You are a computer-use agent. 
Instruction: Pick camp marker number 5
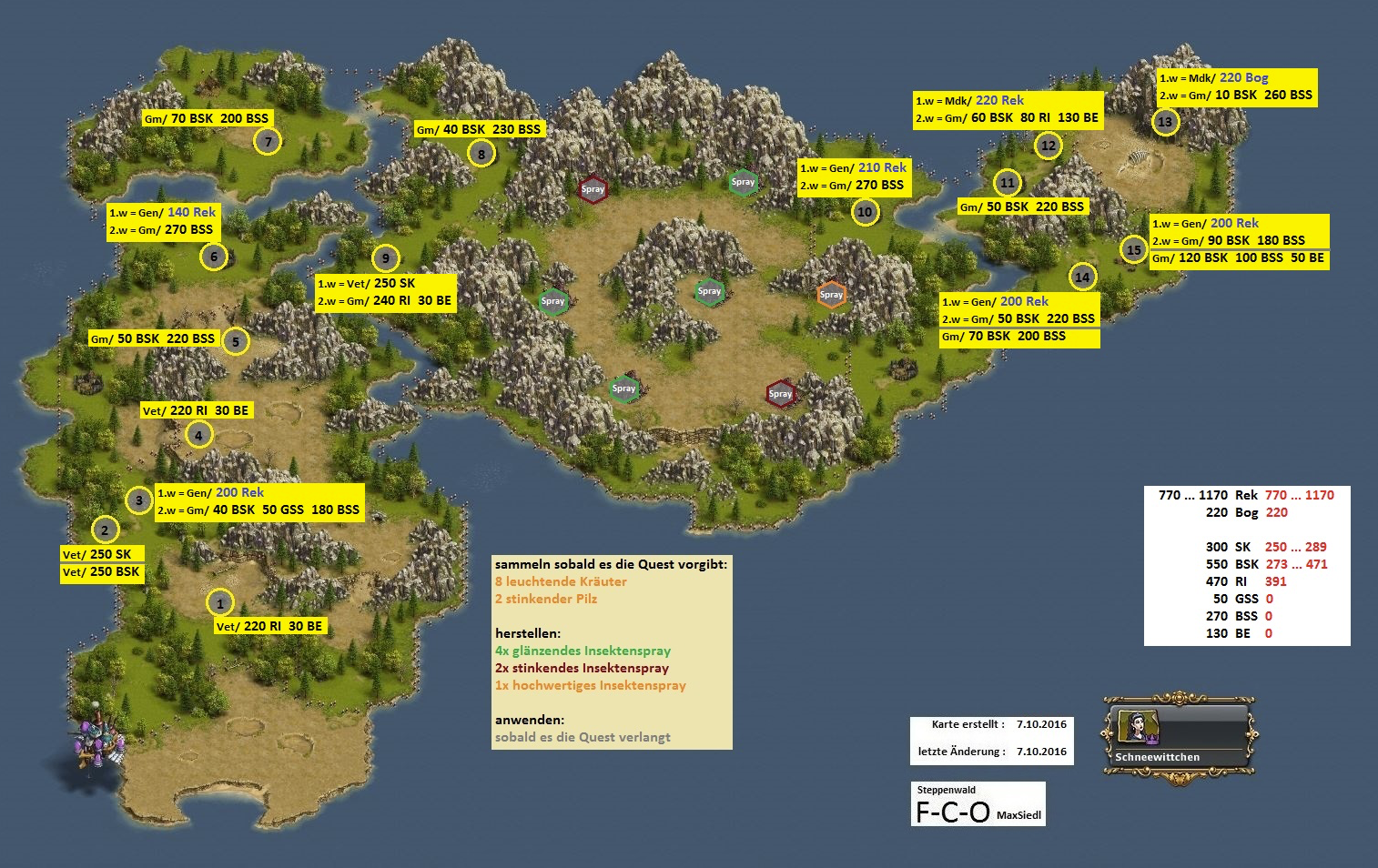coord(235,341)
